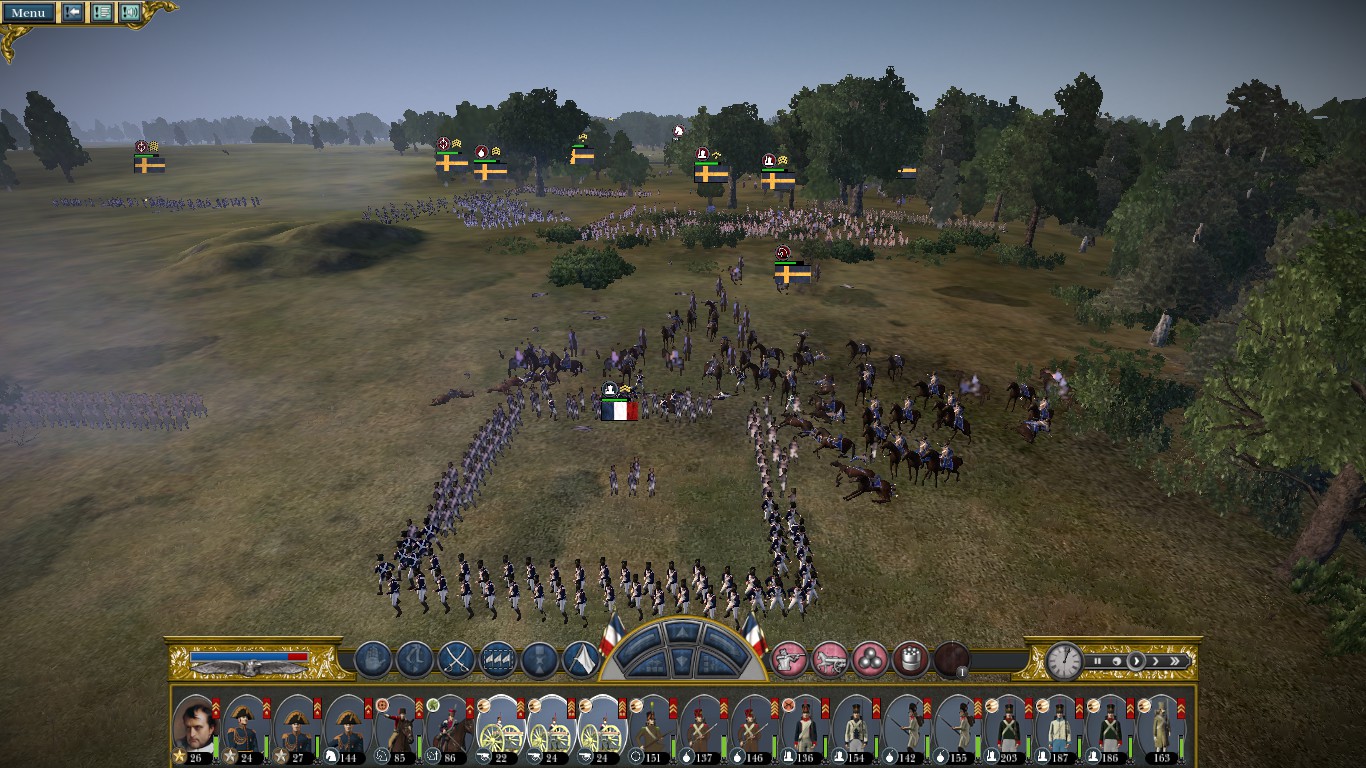
Task: Select Napoleon's general unit card
Action: tap(195, 726)
